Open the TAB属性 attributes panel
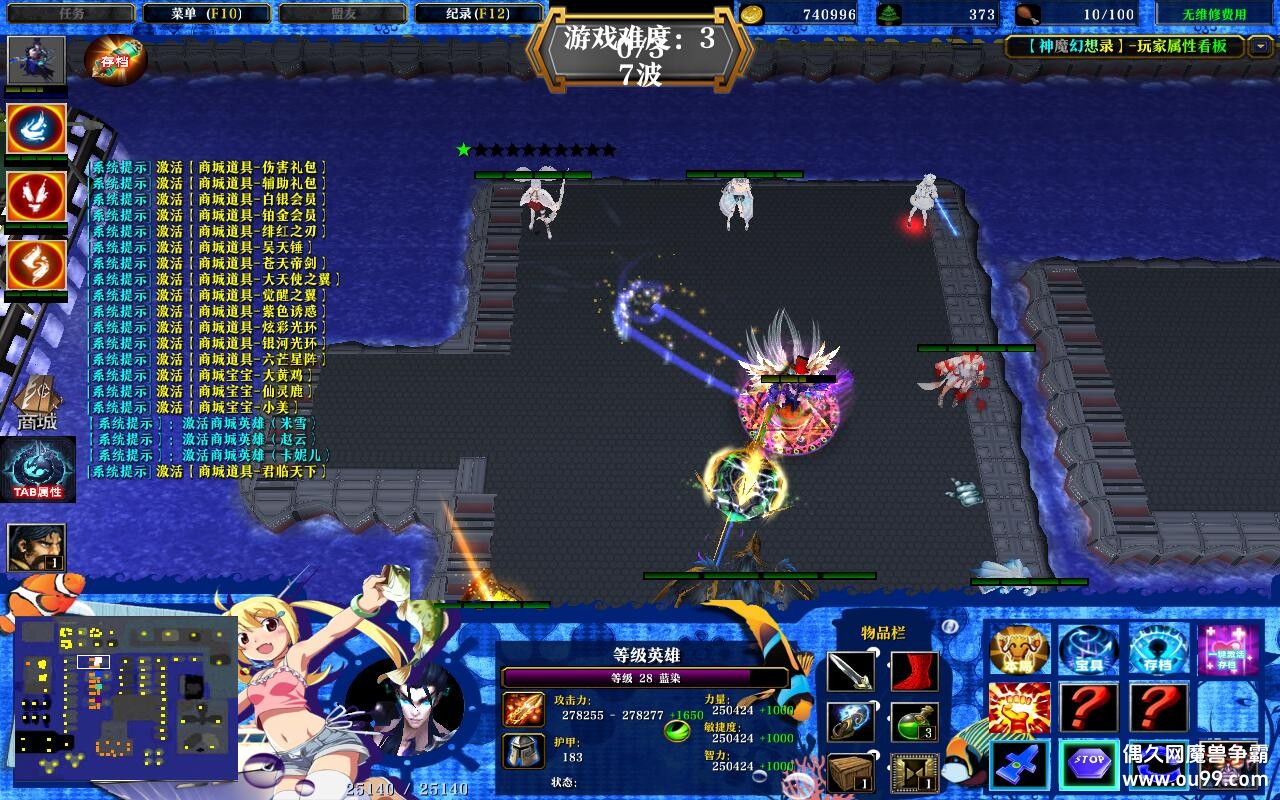 pos(37,470)
